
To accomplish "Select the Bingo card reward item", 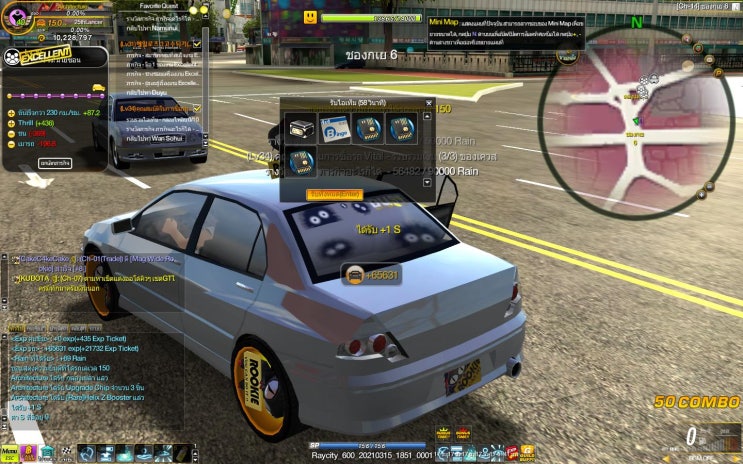I will [335, 127].
